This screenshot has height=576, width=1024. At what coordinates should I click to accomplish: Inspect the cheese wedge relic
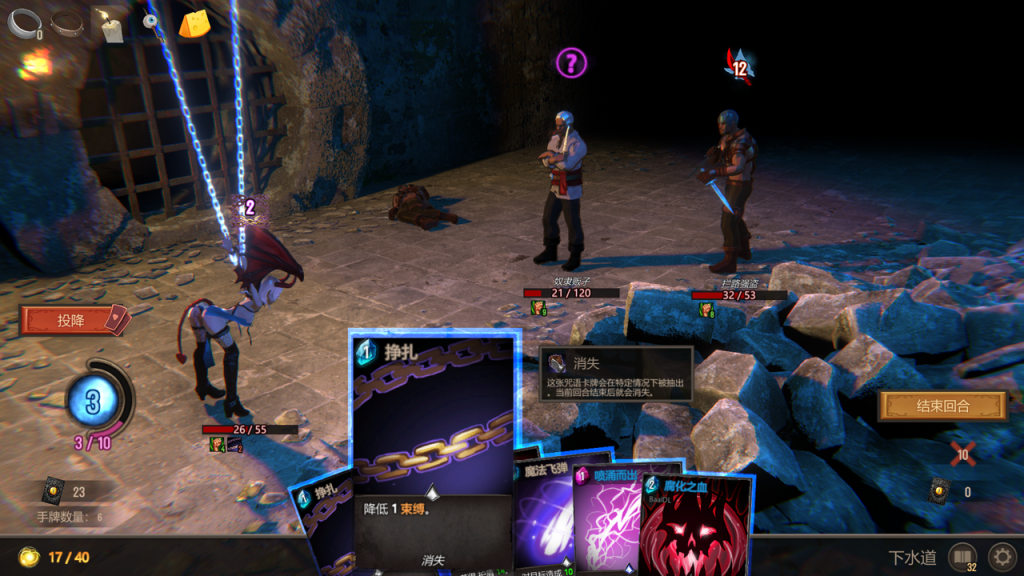[x=194, y=24]
